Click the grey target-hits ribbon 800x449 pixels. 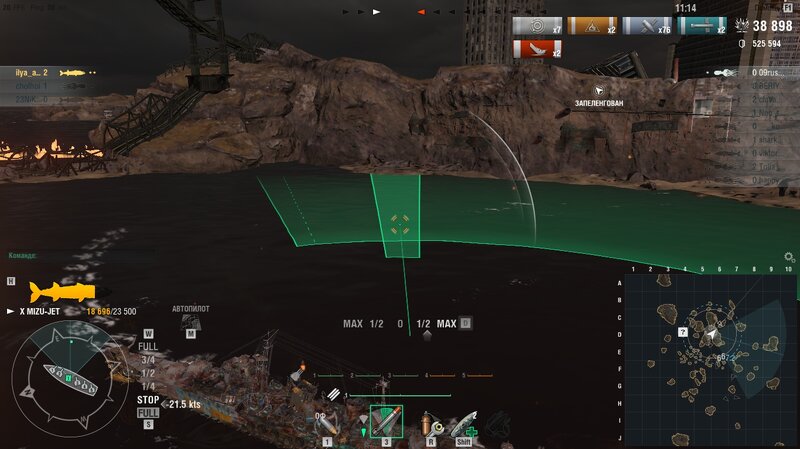coord(538,26)
